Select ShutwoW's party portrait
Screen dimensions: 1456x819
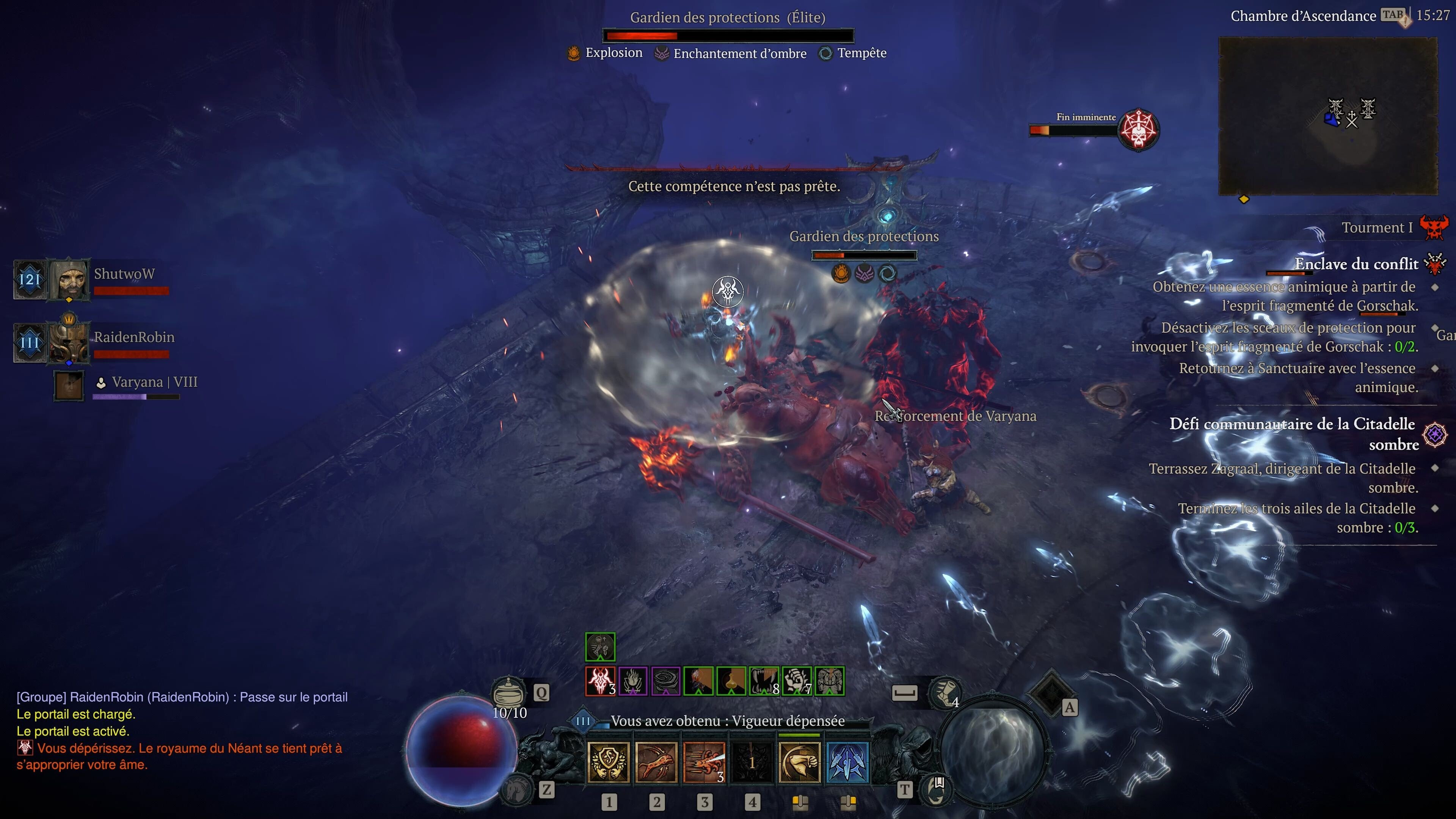(69, 279)
